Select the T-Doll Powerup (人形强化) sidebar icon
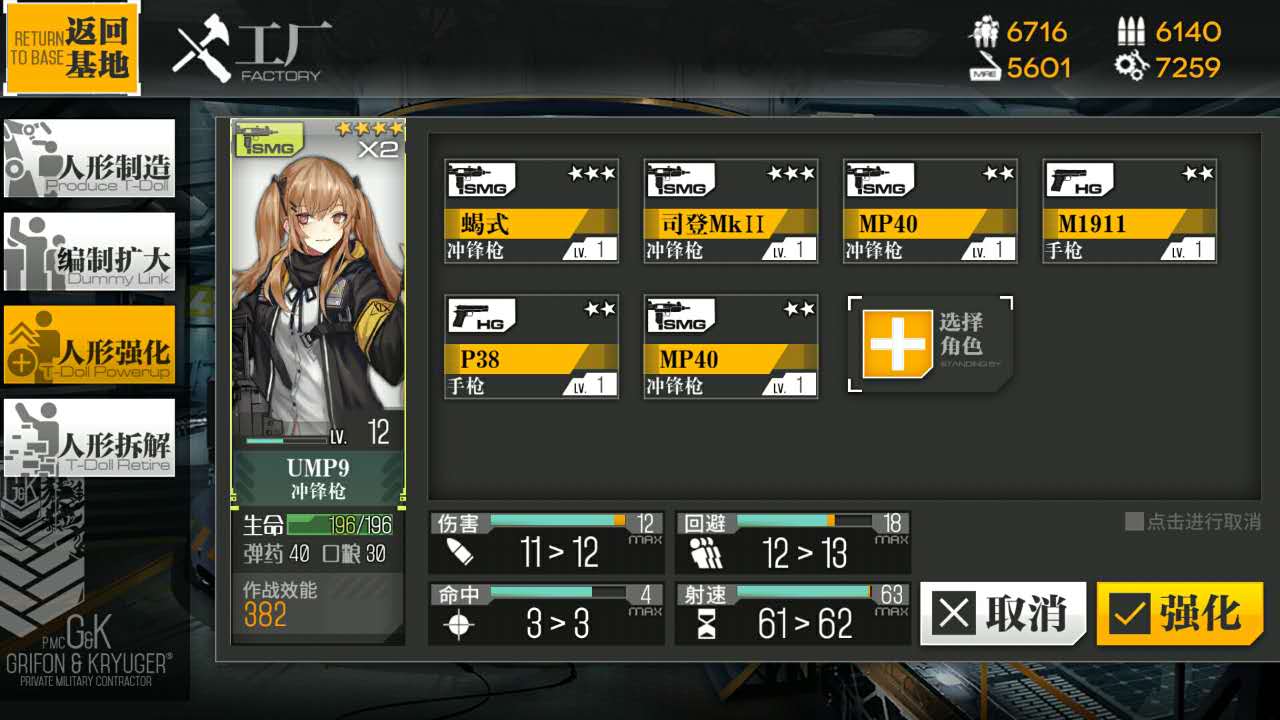 pyautogui.click(x=90, y=344)
